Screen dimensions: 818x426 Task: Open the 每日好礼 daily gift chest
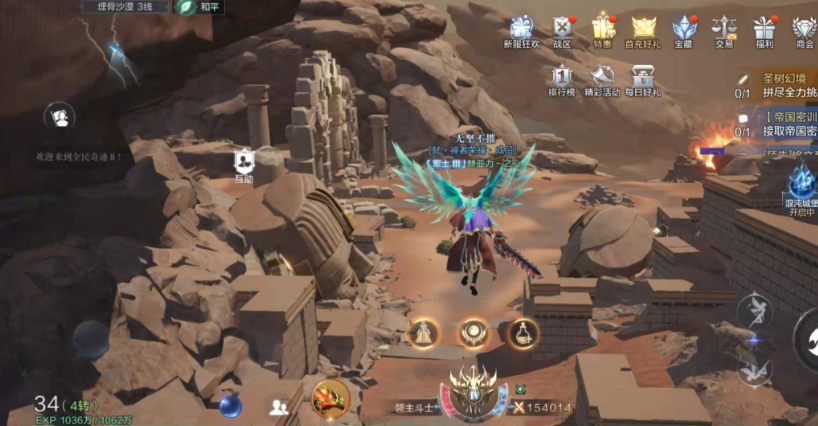tap(644, 80)
